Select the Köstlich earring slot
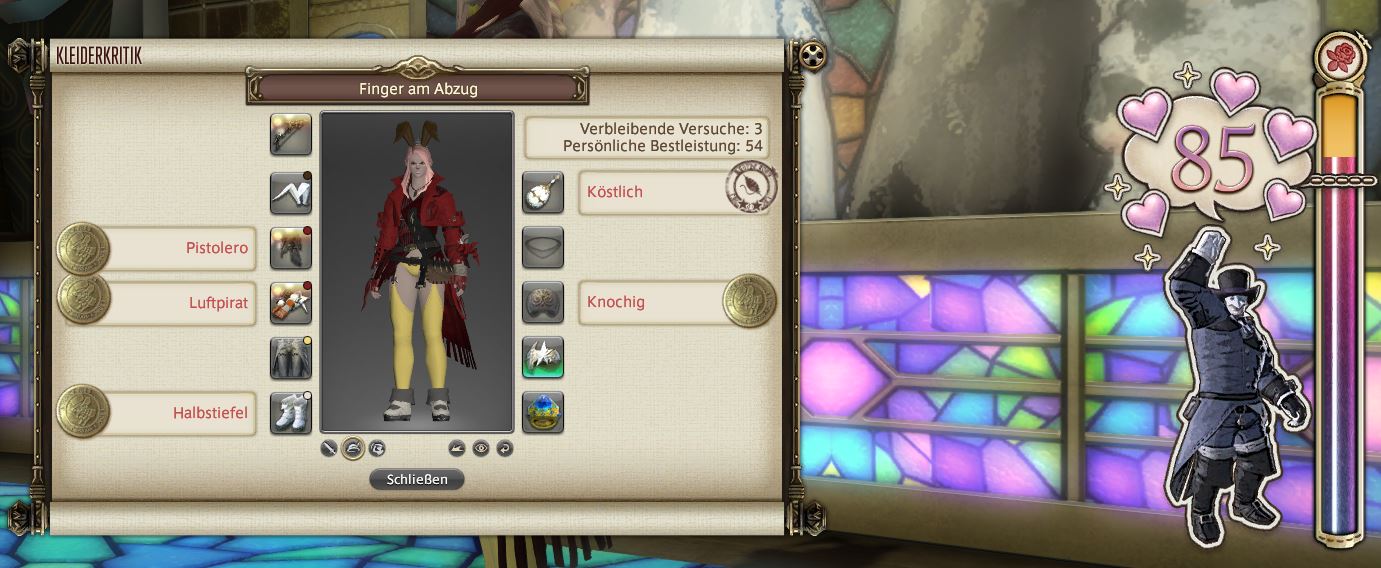Viewport: 1381px width, 568px height. (x=543, y=193)
